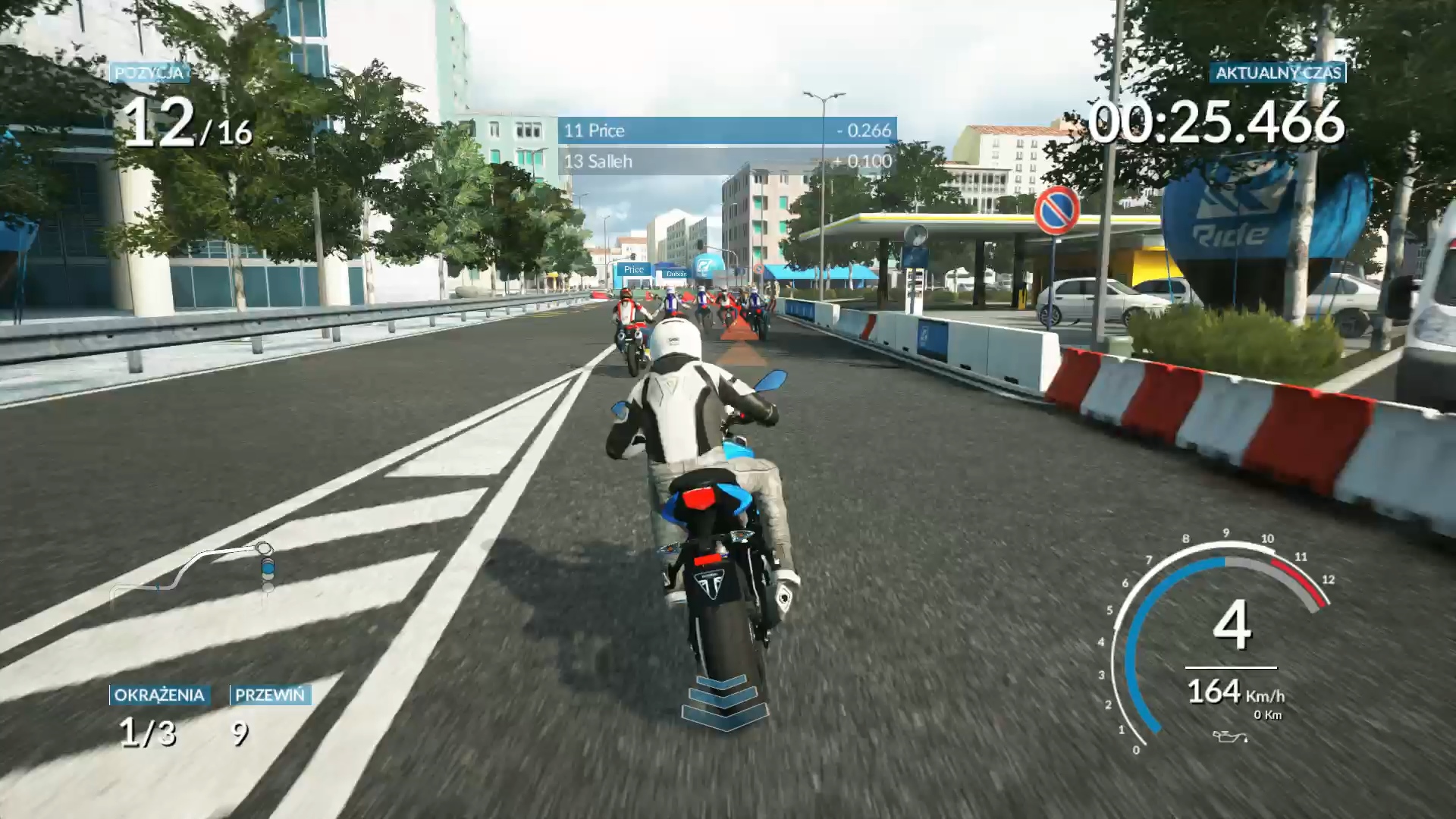1456x819 pixels.
Task: Select the 11 Price standings row
Action: click(x=726, y=130)
